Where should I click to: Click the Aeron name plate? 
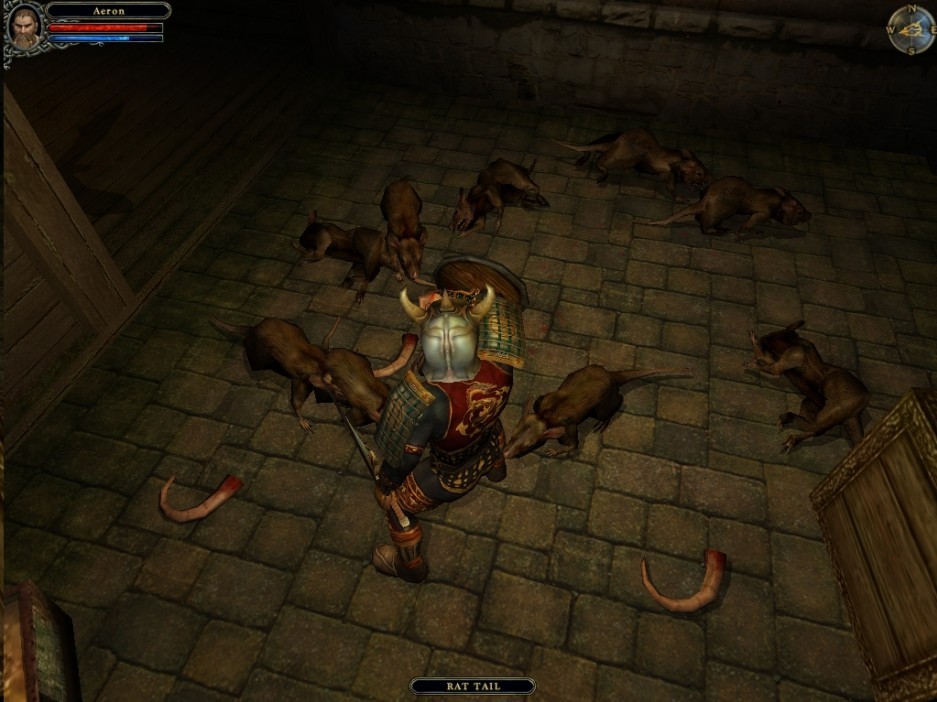(108, 11)
